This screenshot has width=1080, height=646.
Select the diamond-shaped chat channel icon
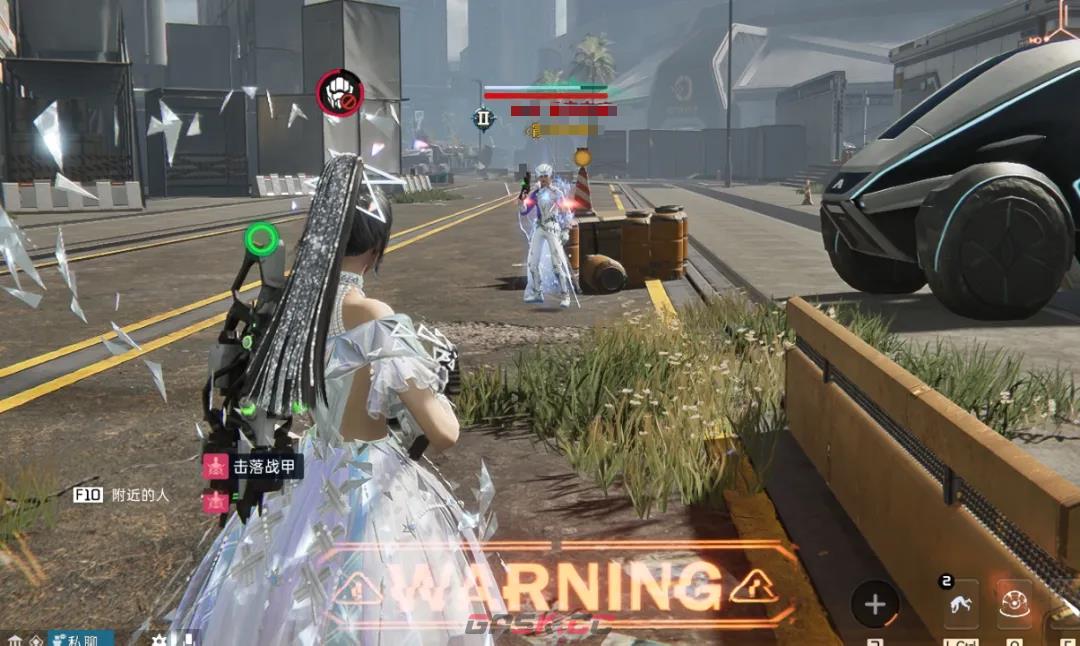click(x=36, y=639)
